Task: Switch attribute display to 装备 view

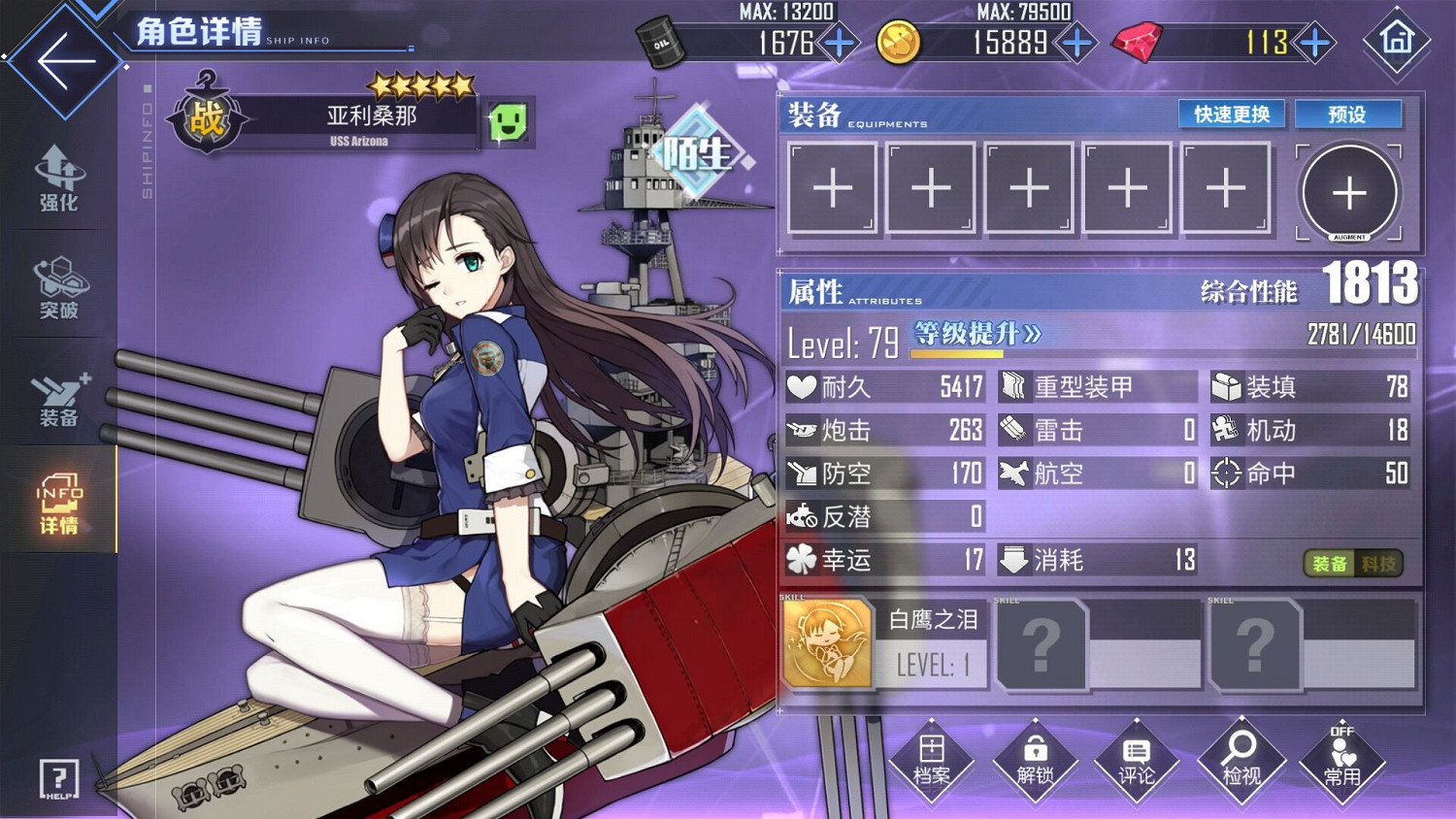Action: (1330, 561)
